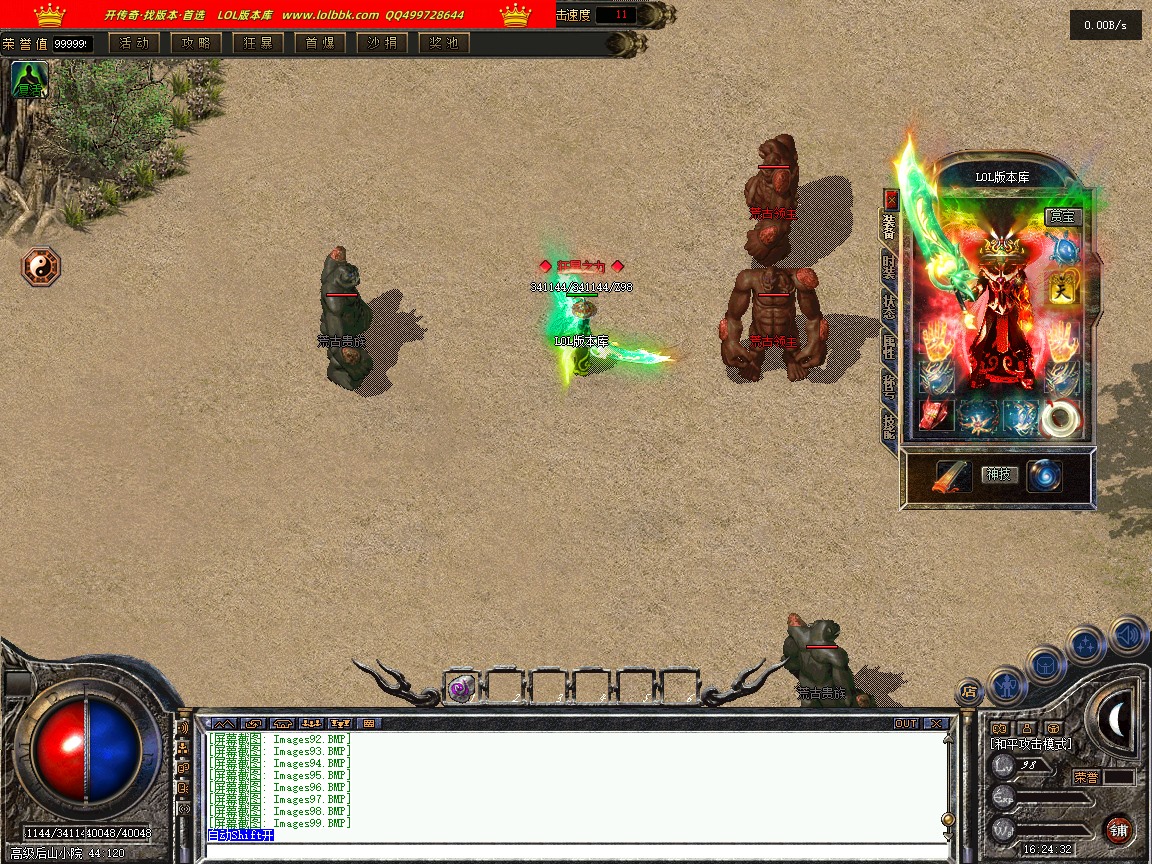Image resolution: width=1152 pixels, height=864 pixels.
Task: Open the red 铺 stall button
Action: pyautogui.click(x=1118, y=829)
